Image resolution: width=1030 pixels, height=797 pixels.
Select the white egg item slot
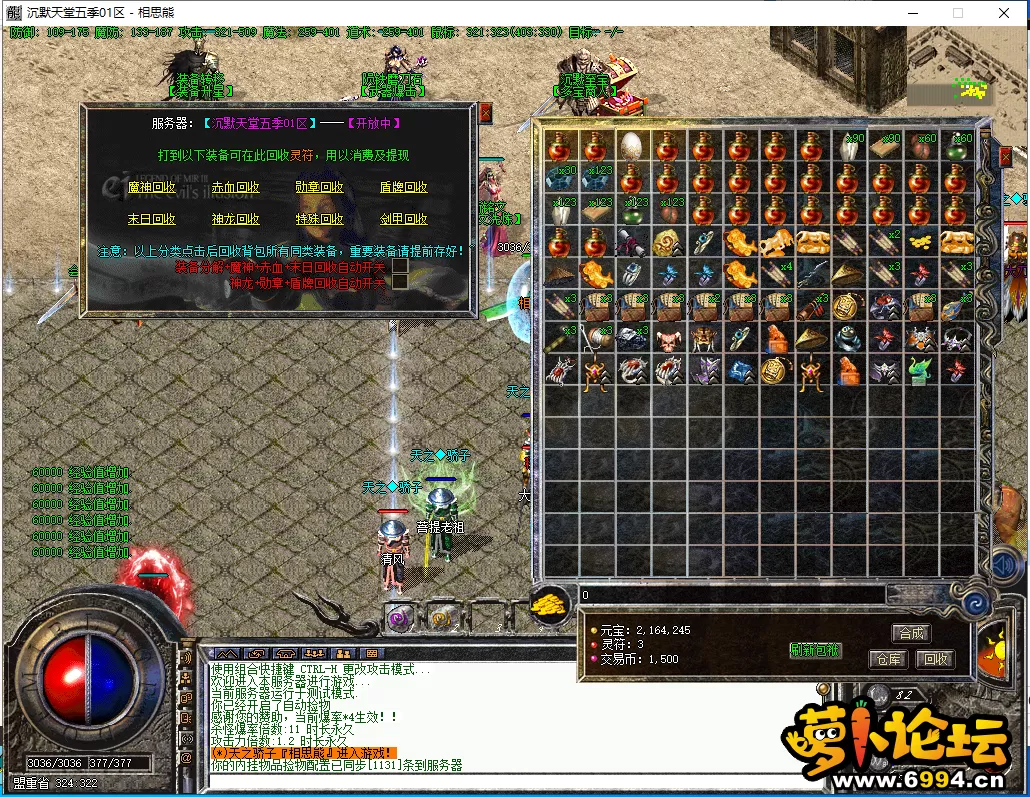631,147
